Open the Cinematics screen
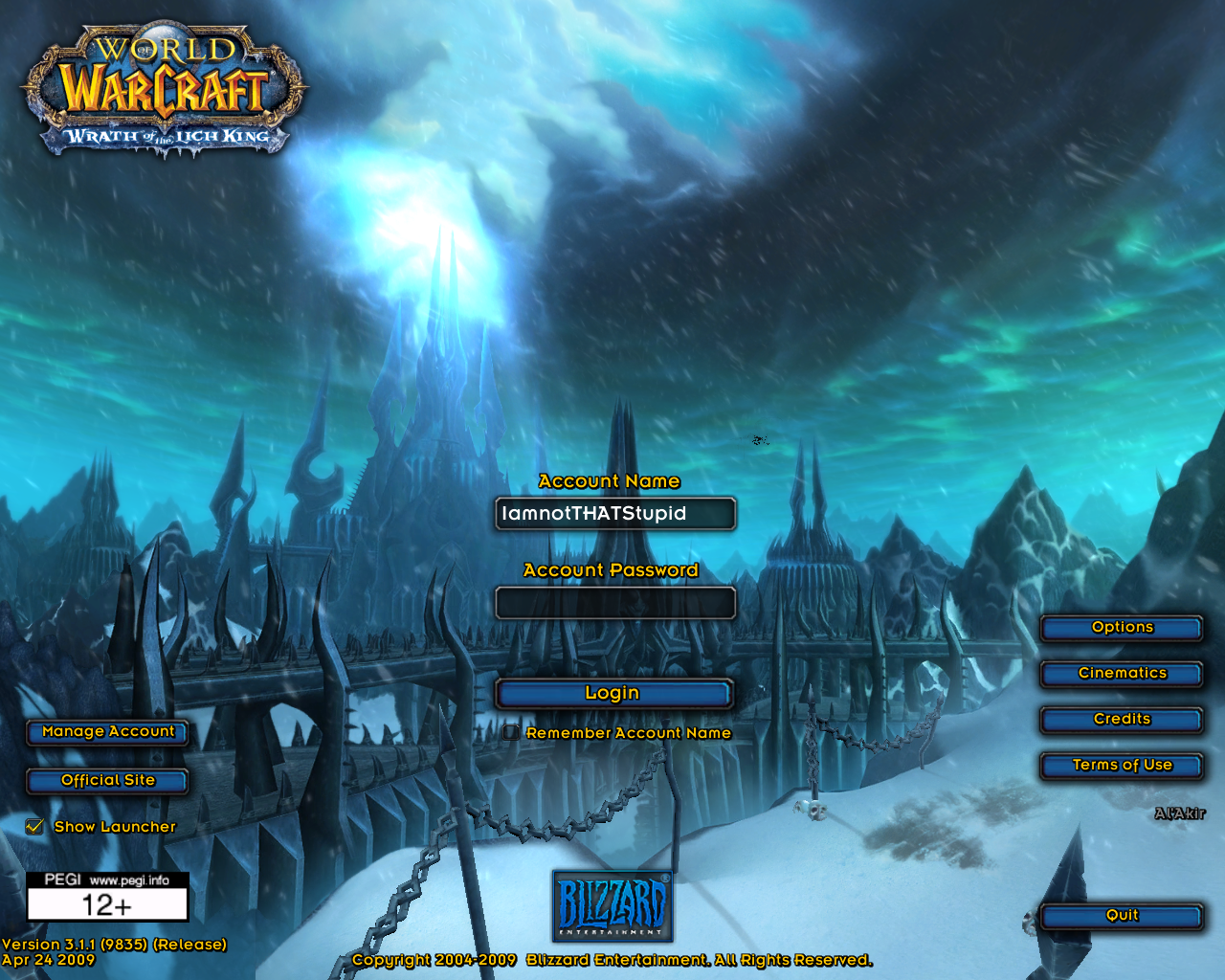1225x980 pixels. click(1121, 674)
